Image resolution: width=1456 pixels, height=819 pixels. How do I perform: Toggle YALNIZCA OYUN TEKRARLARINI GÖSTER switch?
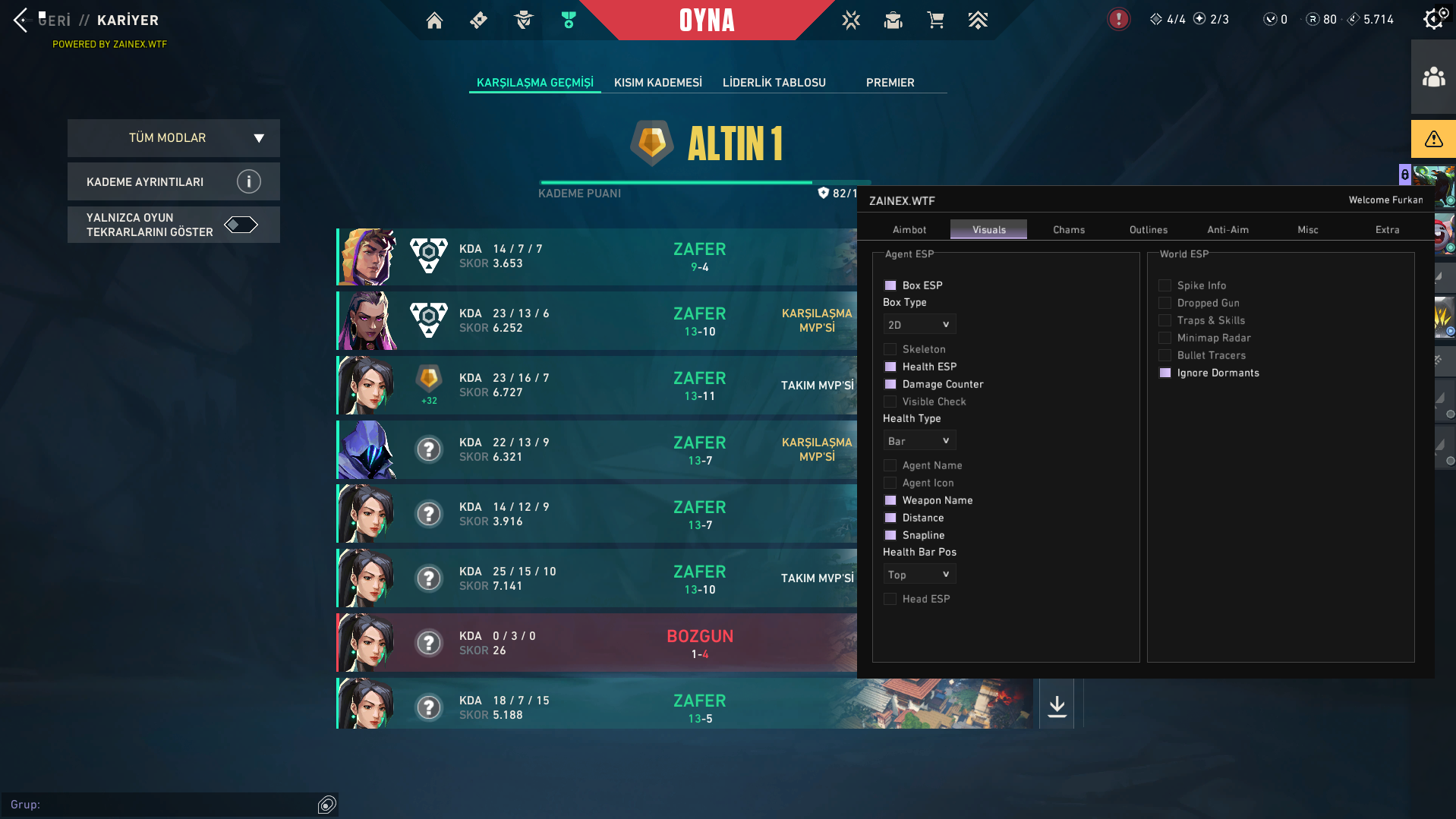pos(243,225)
